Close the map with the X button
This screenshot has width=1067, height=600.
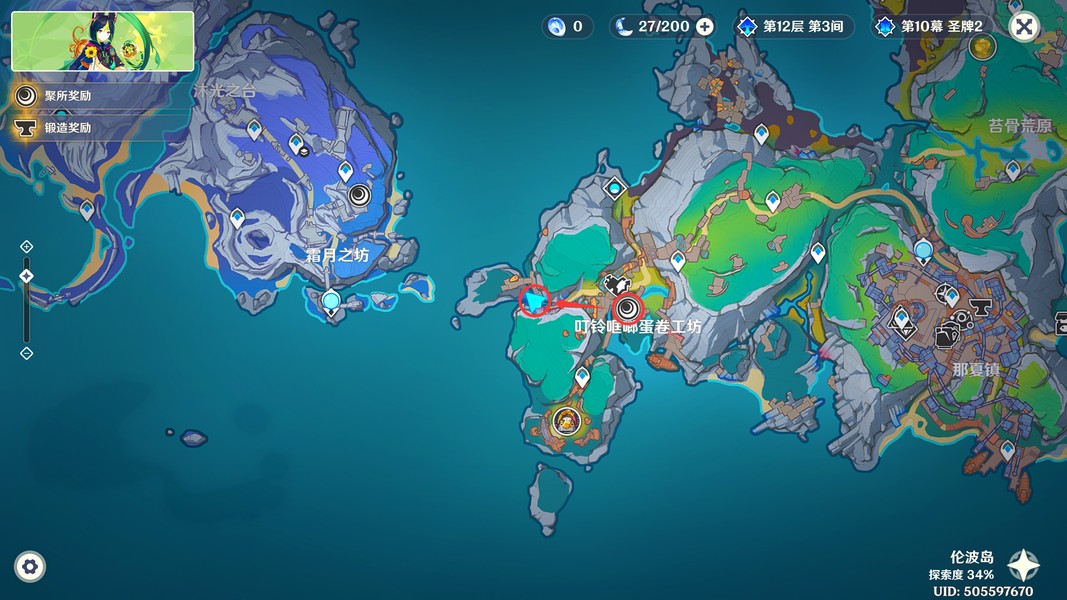point(1023,27)
